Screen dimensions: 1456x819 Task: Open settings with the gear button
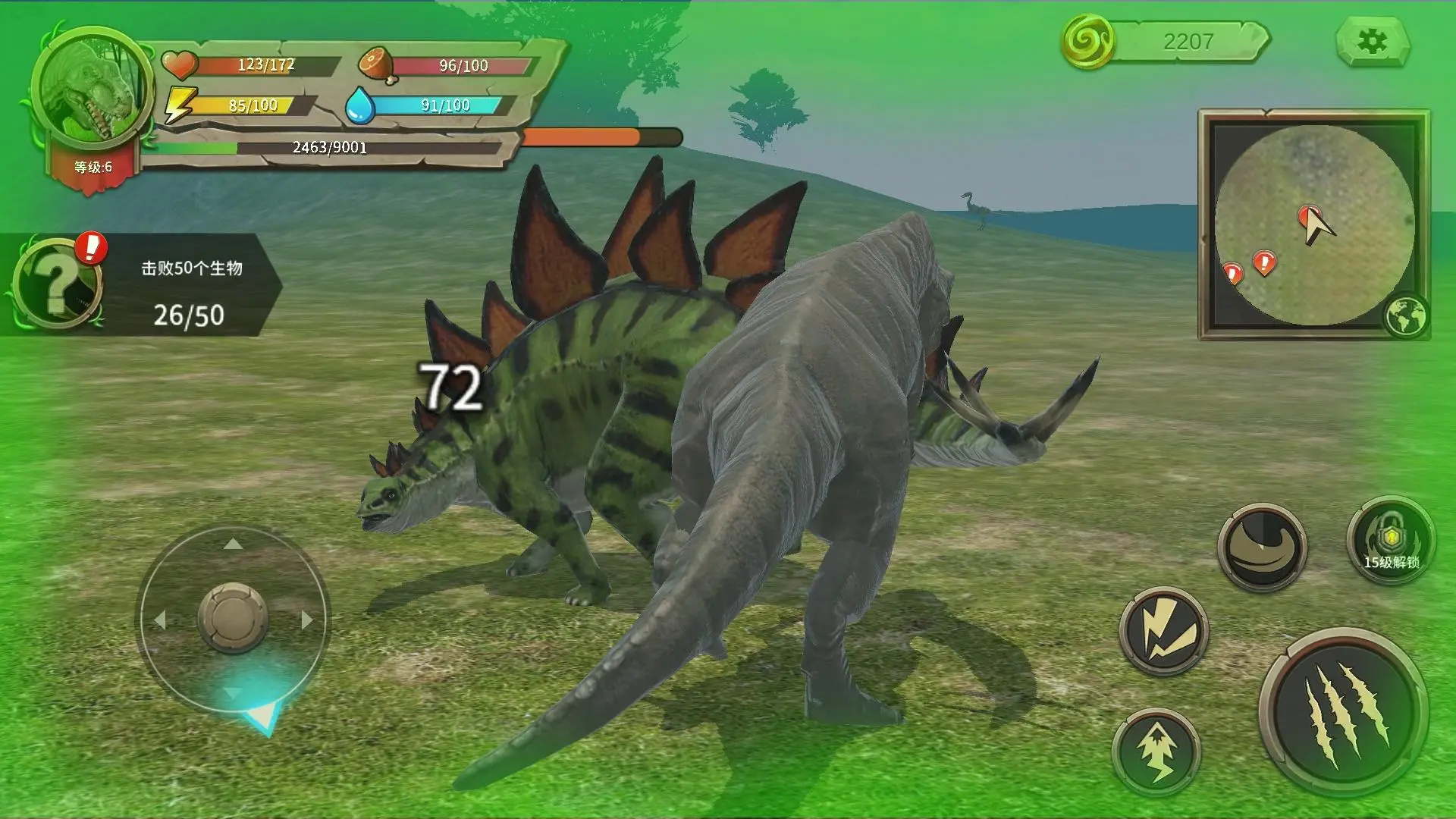tap(1372, 42)
